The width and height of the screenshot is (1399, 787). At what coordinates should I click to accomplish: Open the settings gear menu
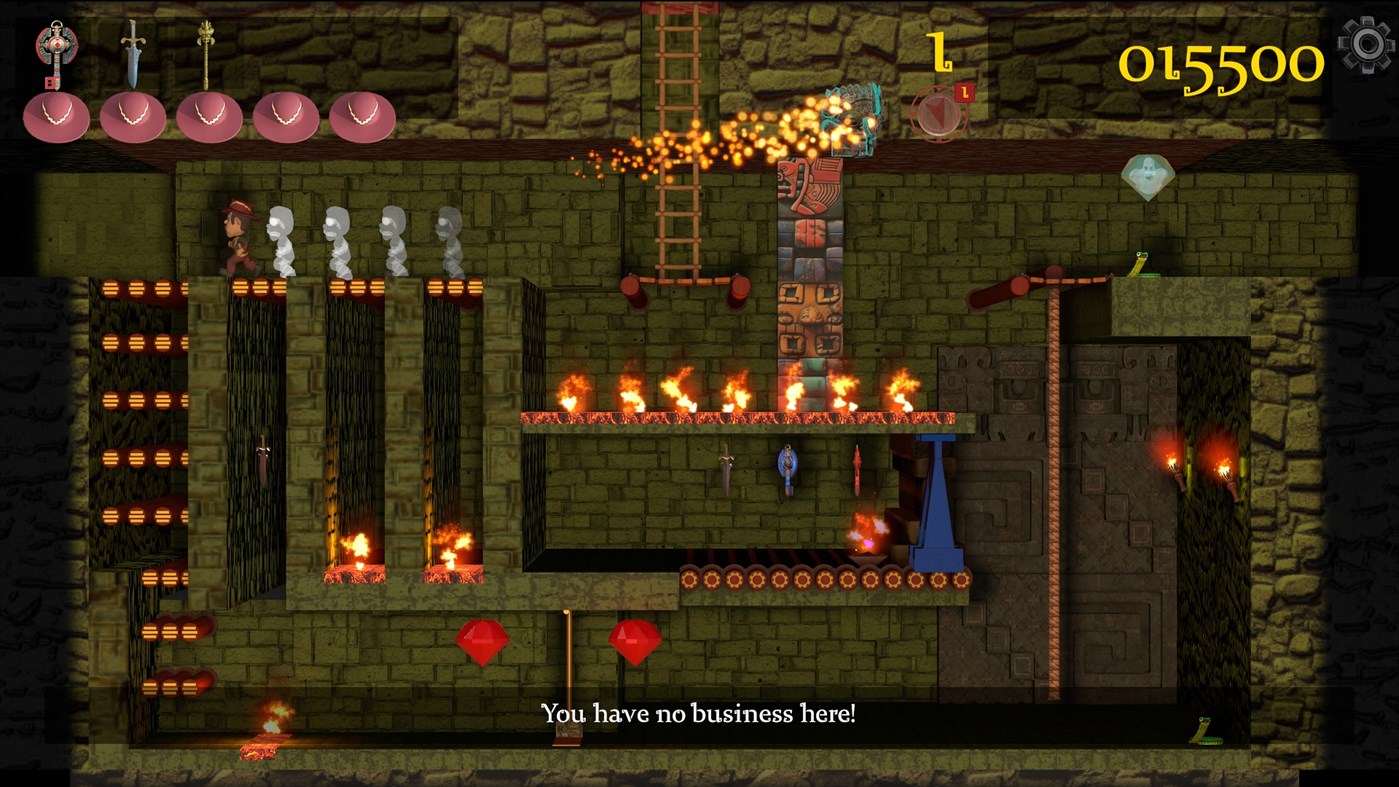pyautogui.click(x=1365, y=44)
